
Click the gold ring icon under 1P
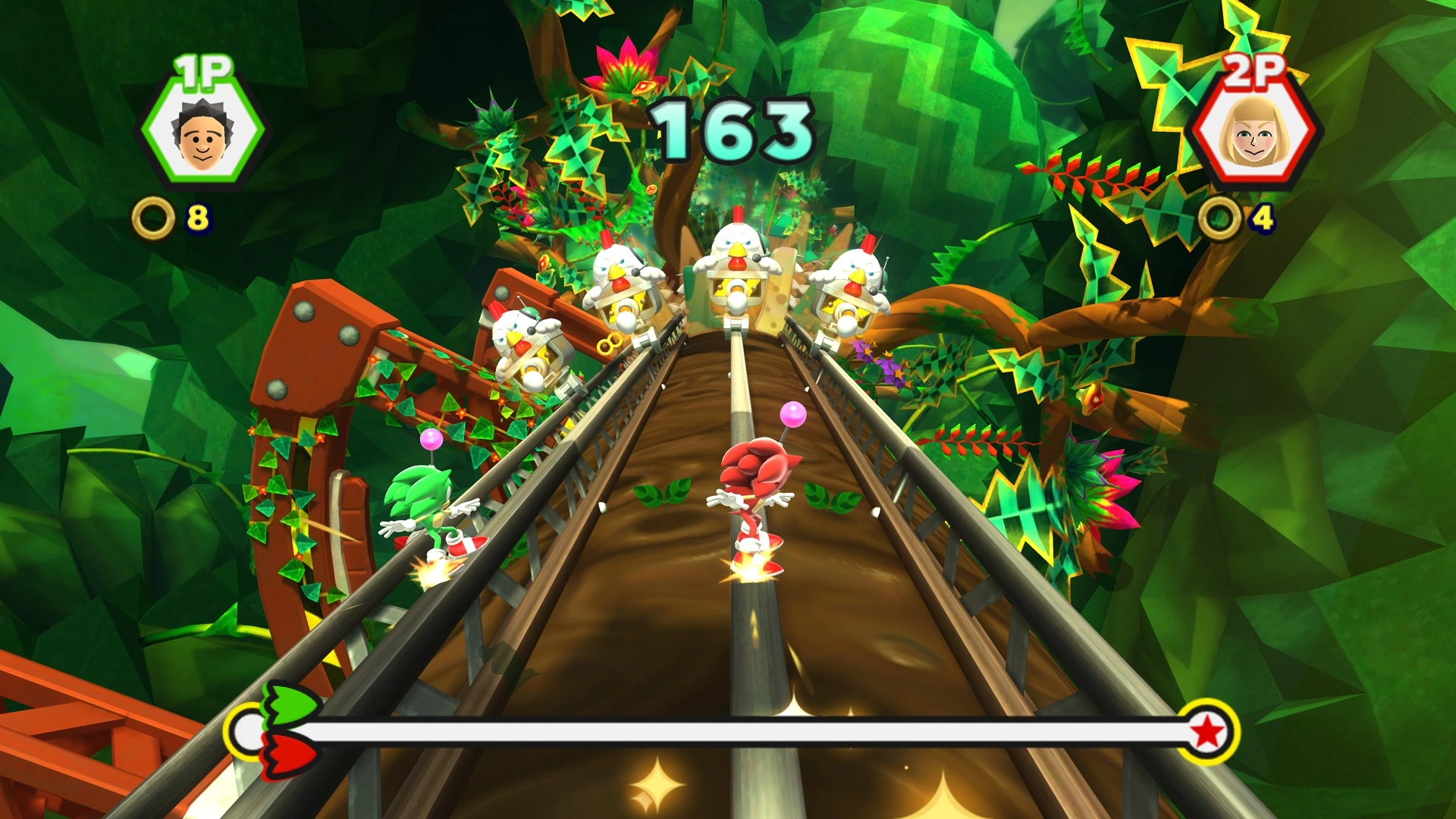153,218
